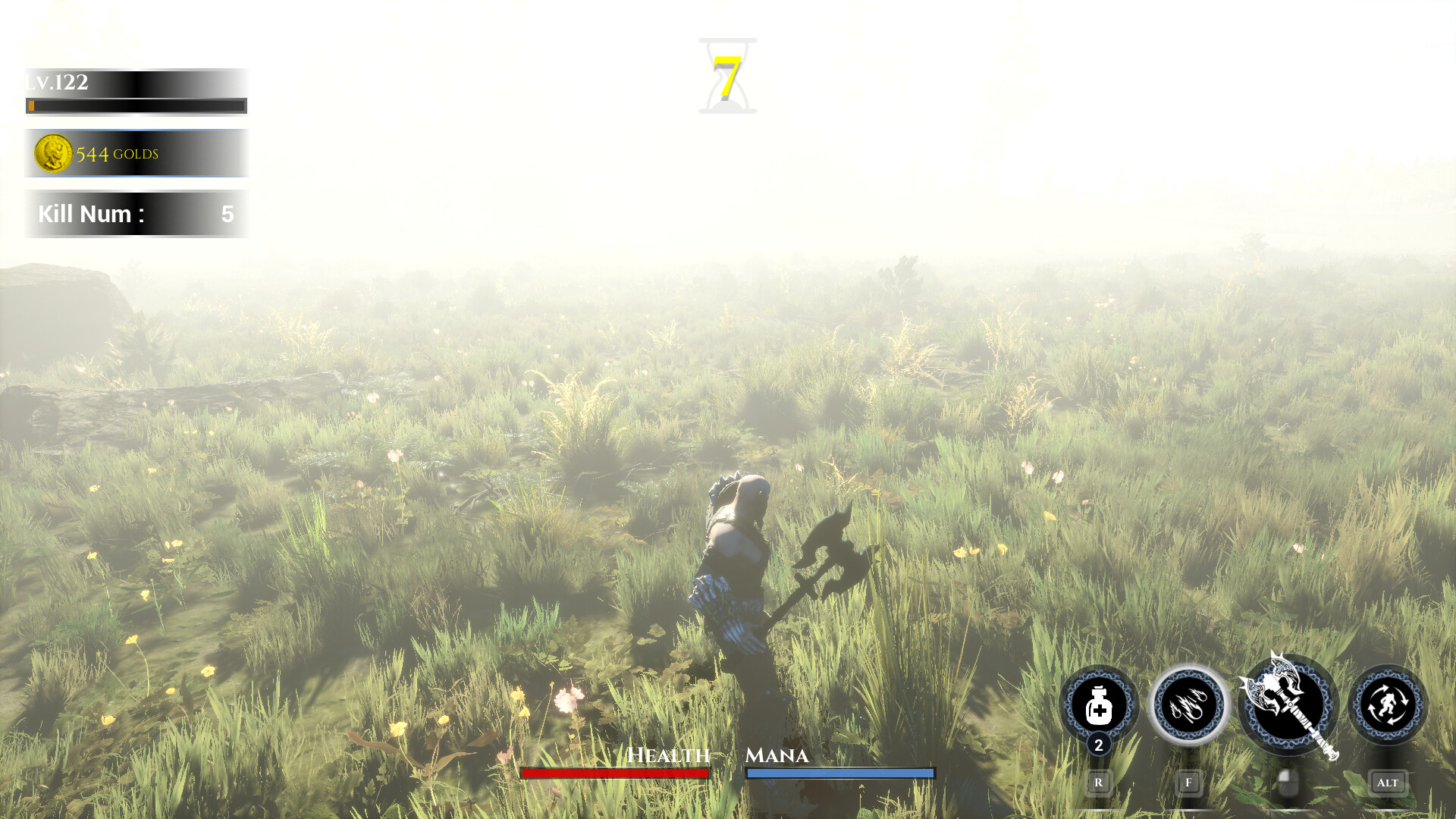Toggle the R keybind indicator
Screen dimensions: 1456x819
click(x=1098, y=781)
